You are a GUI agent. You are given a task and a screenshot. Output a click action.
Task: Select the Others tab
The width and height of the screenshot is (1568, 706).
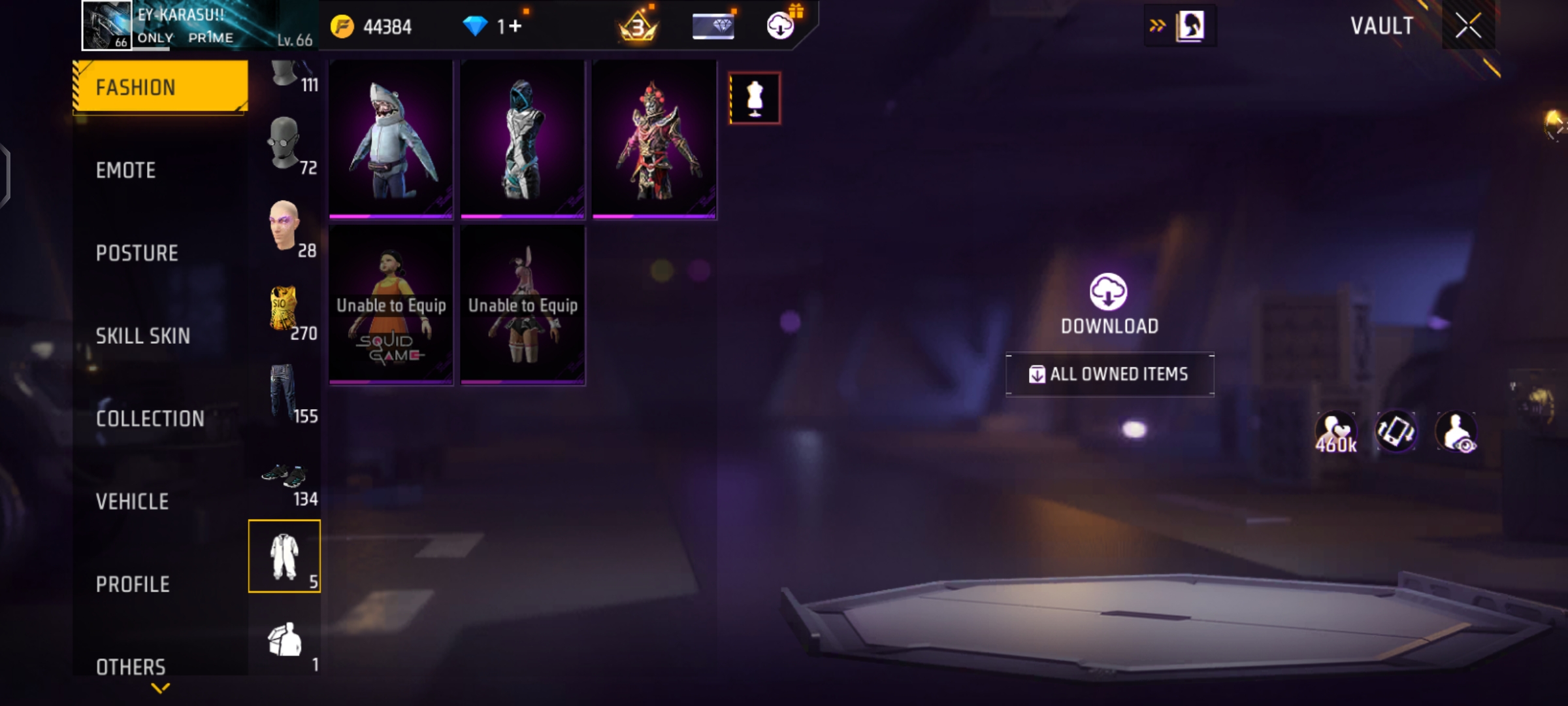131,666
